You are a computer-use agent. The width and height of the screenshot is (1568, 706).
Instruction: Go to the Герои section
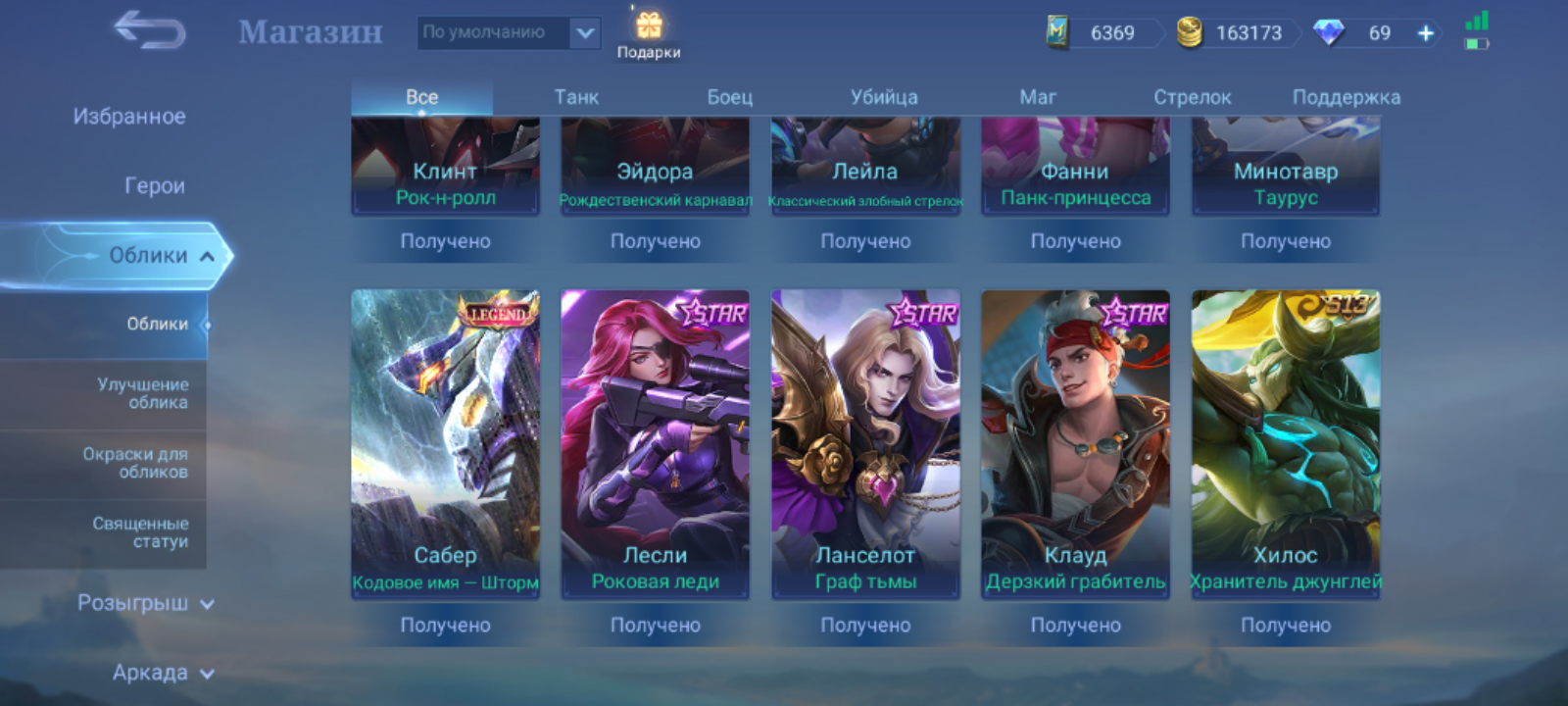coord(154,185)
